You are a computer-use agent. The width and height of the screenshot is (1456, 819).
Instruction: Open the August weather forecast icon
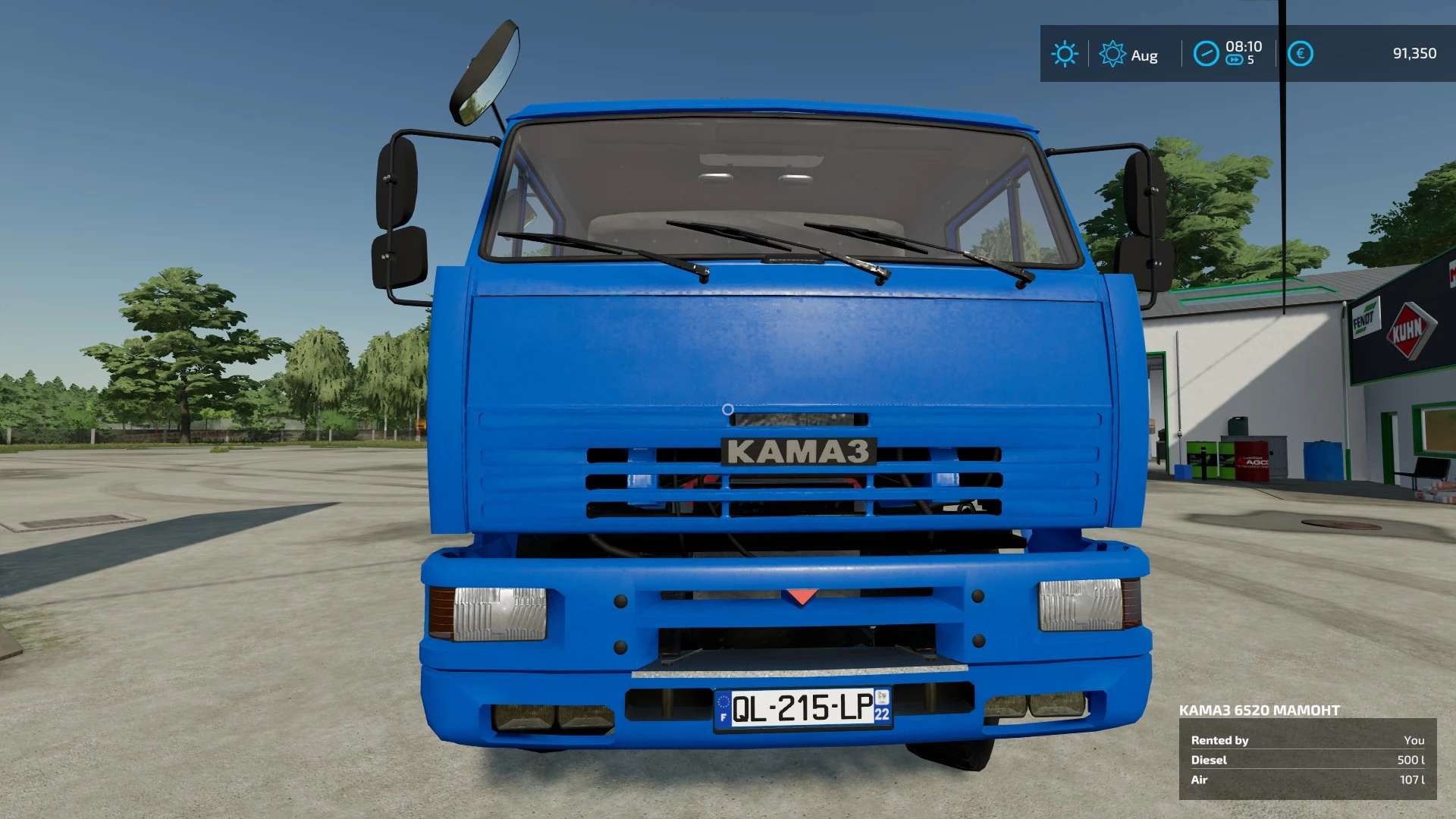[x=1113, y=54]
